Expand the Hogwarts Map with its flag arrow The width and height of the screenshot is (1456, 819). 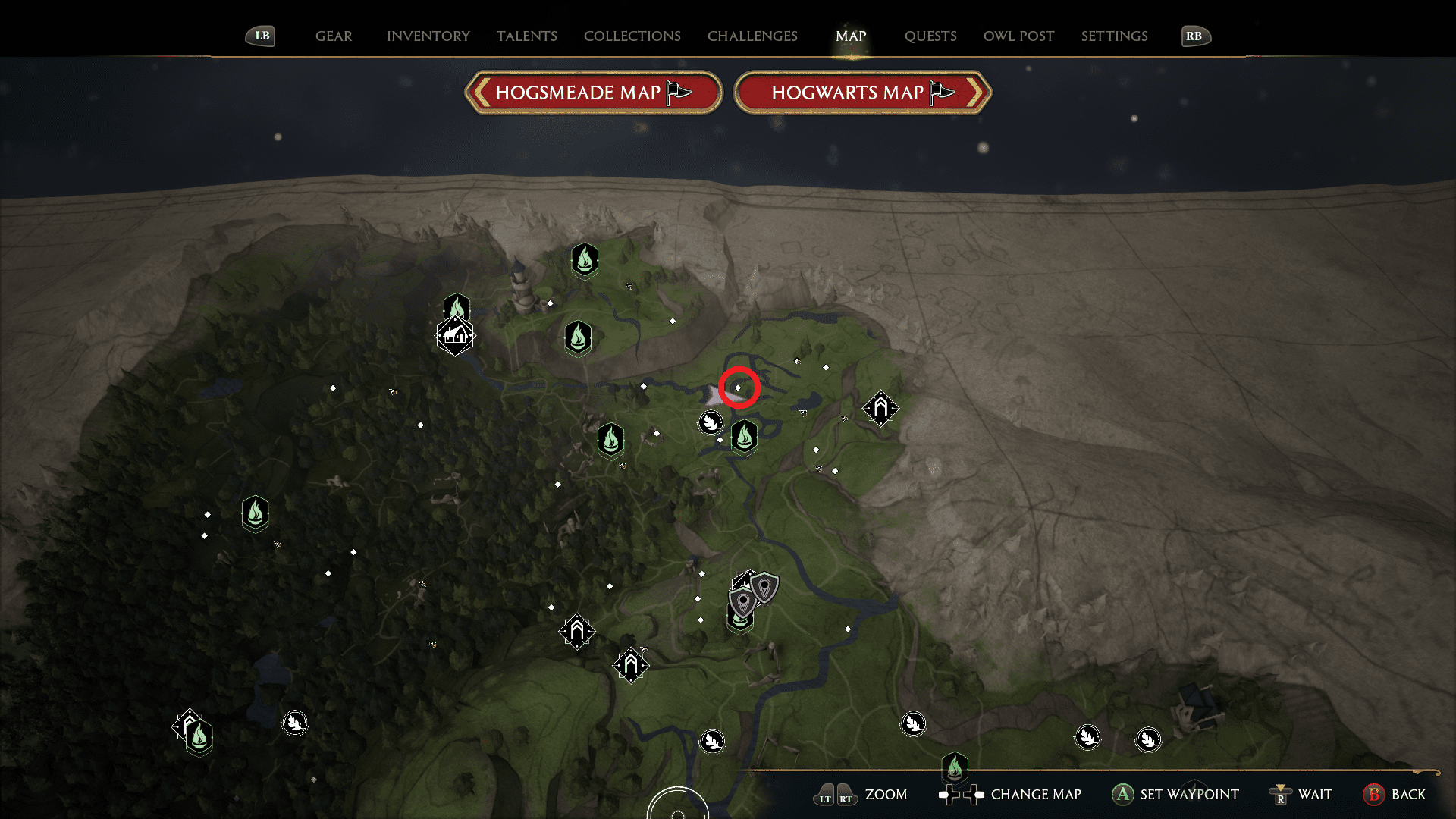click(940, 92)
